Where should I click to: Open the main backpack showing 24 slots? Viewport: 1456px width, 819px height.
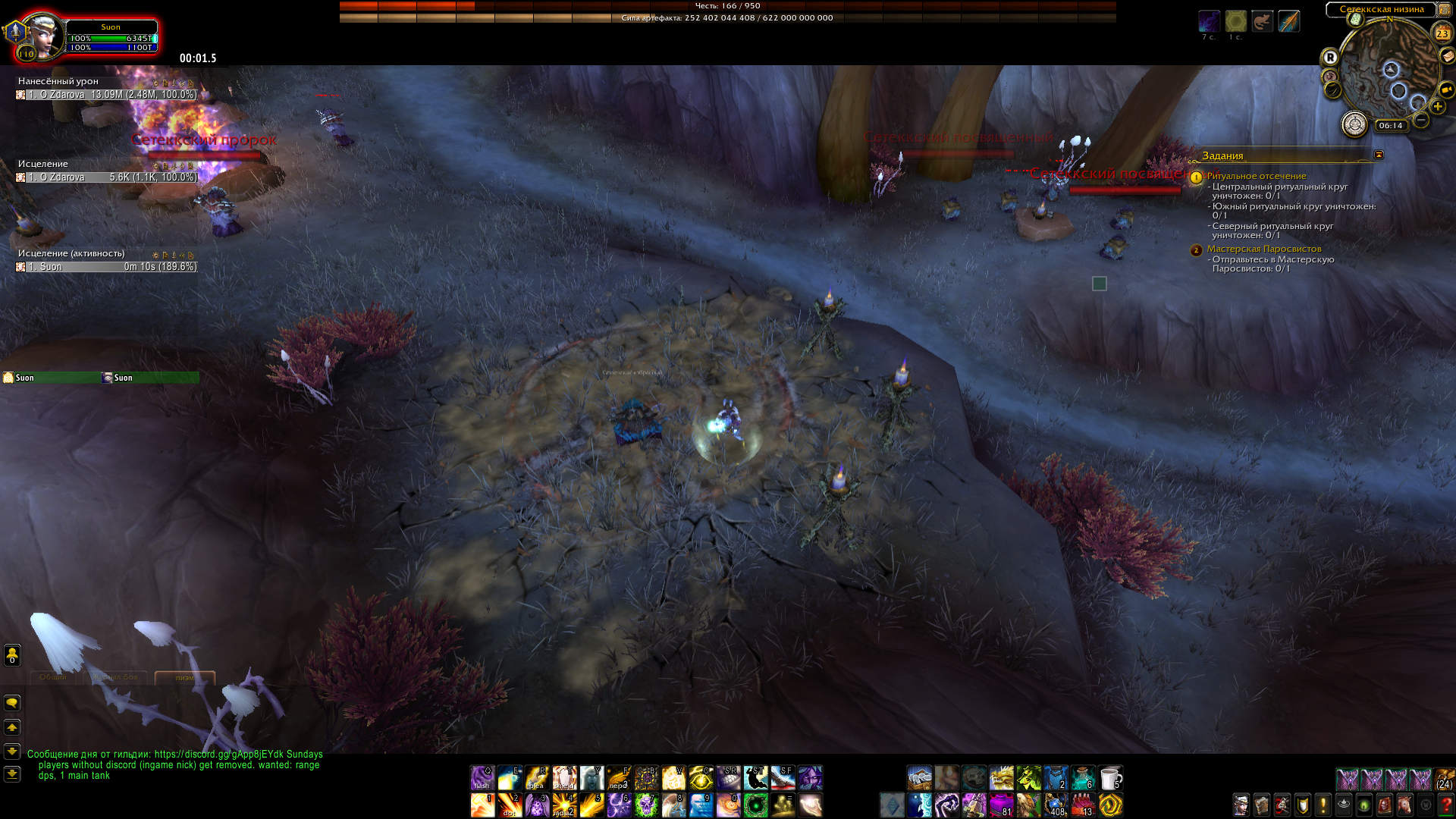(1445, 780)
